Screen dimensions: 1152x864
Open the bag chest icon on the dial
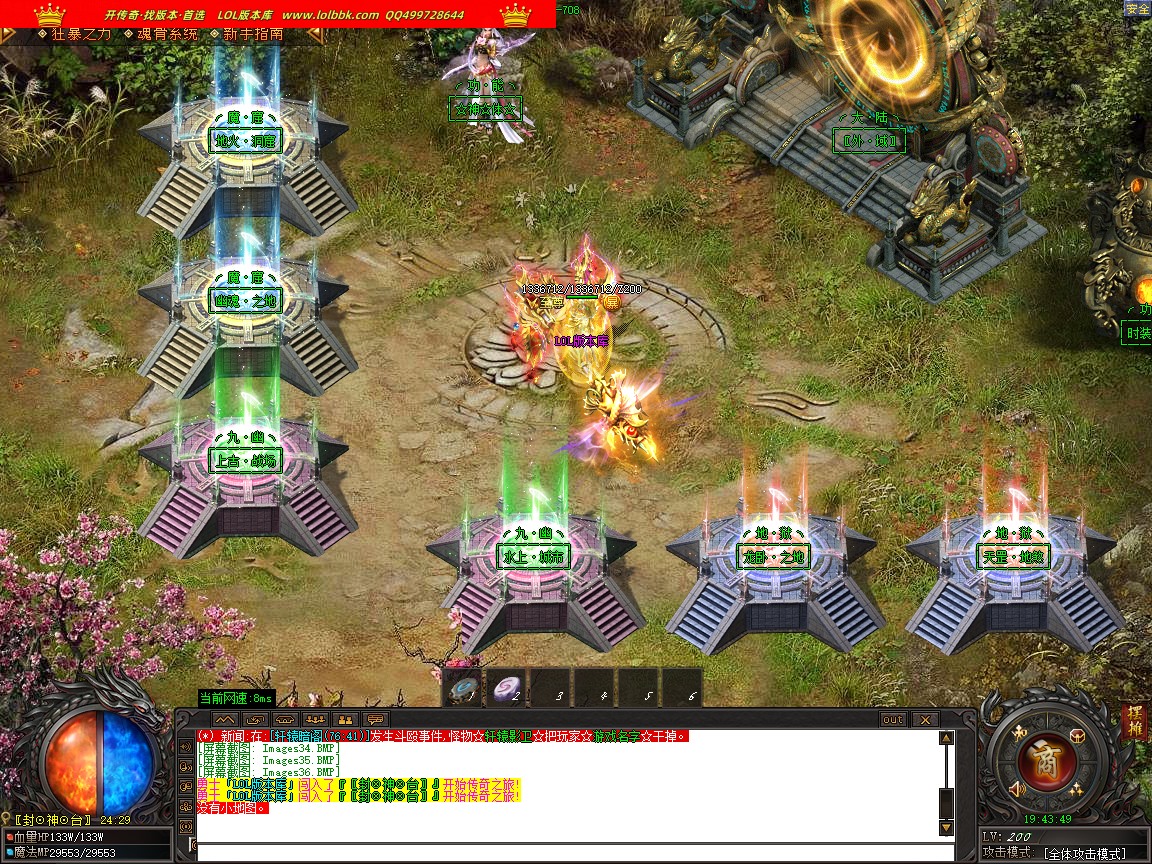1076,736
